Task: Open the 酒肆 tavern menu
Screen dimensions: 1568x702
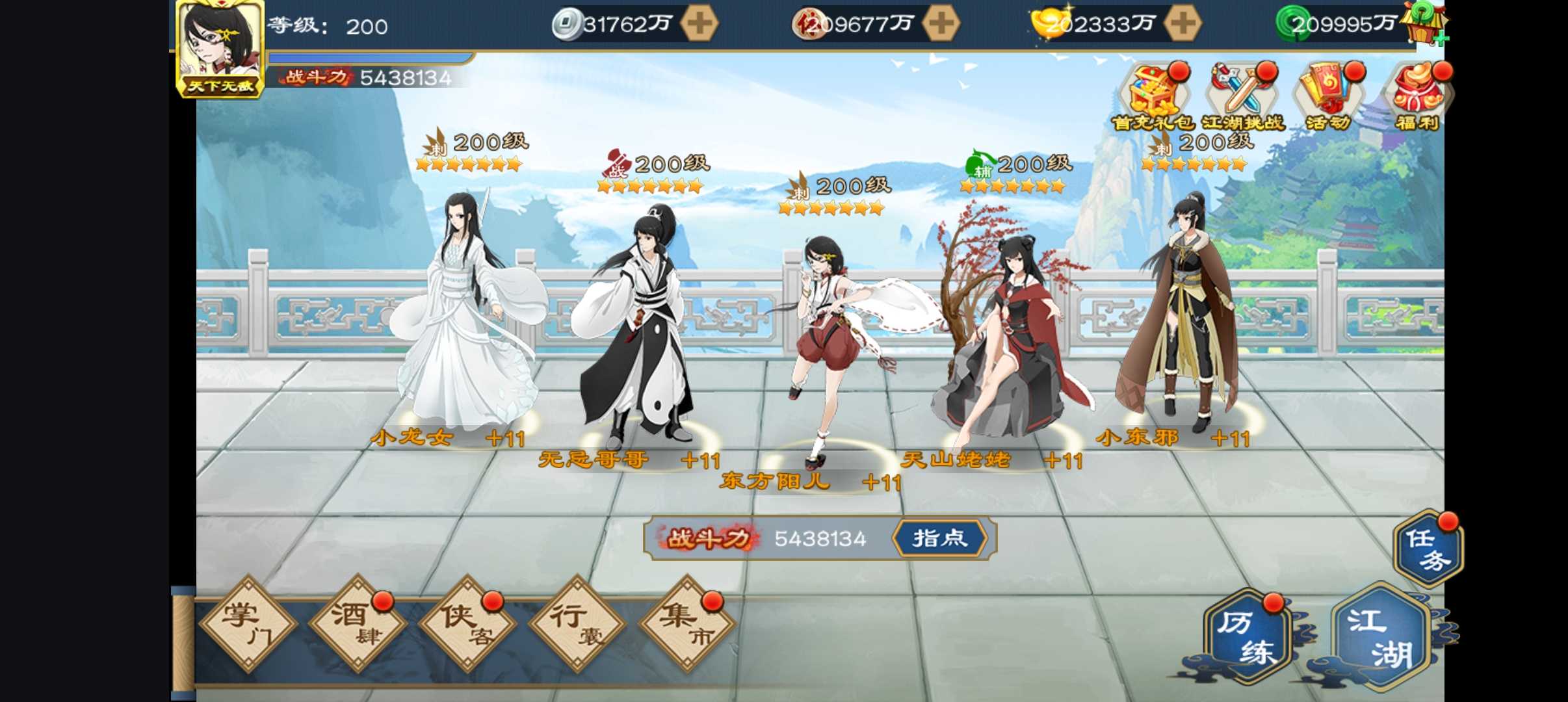Action: tap(357, 624)
